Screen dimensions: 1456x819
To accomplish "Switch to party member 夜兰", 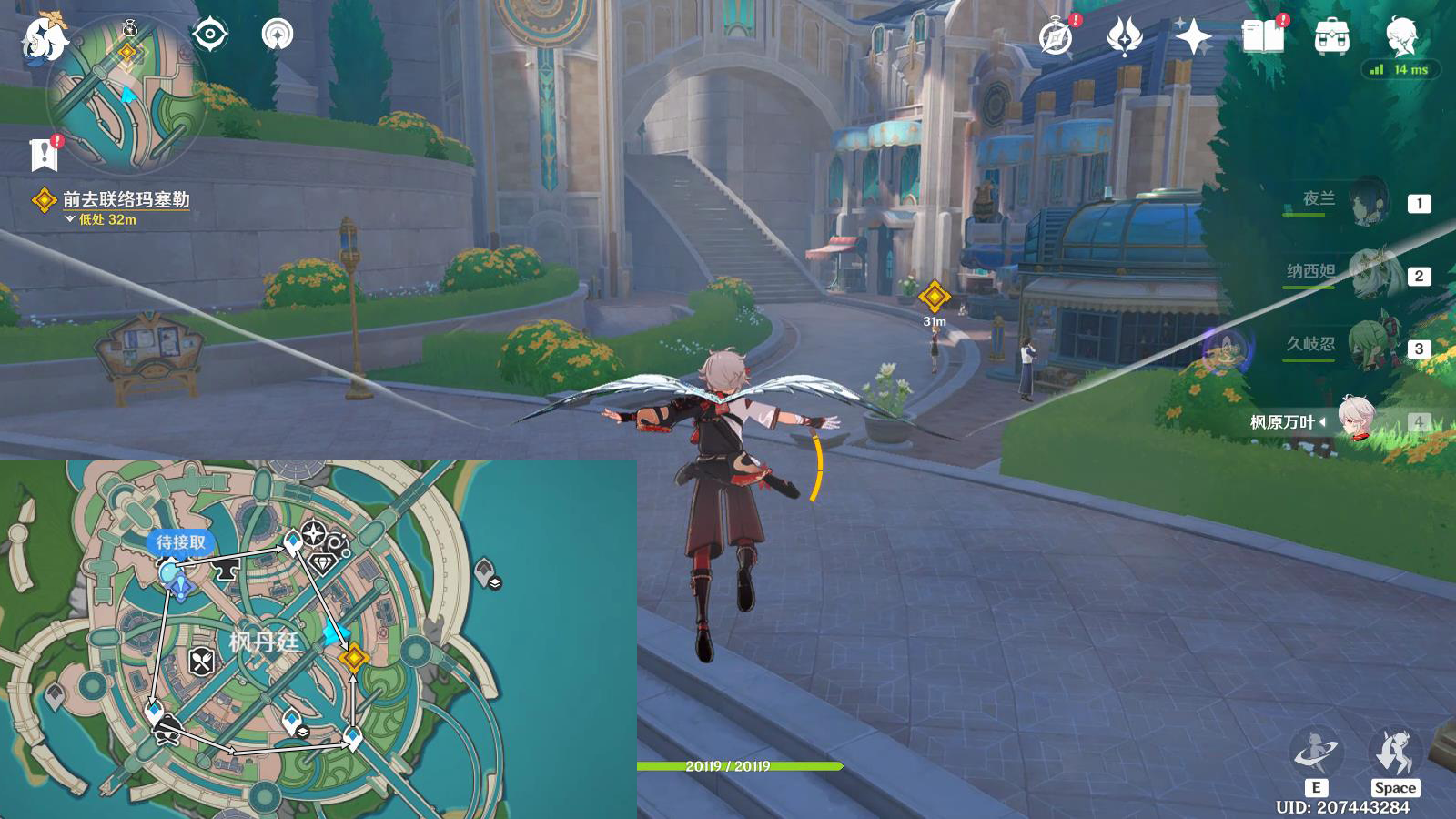I will pyautogui.click(x=1369, y=202).
